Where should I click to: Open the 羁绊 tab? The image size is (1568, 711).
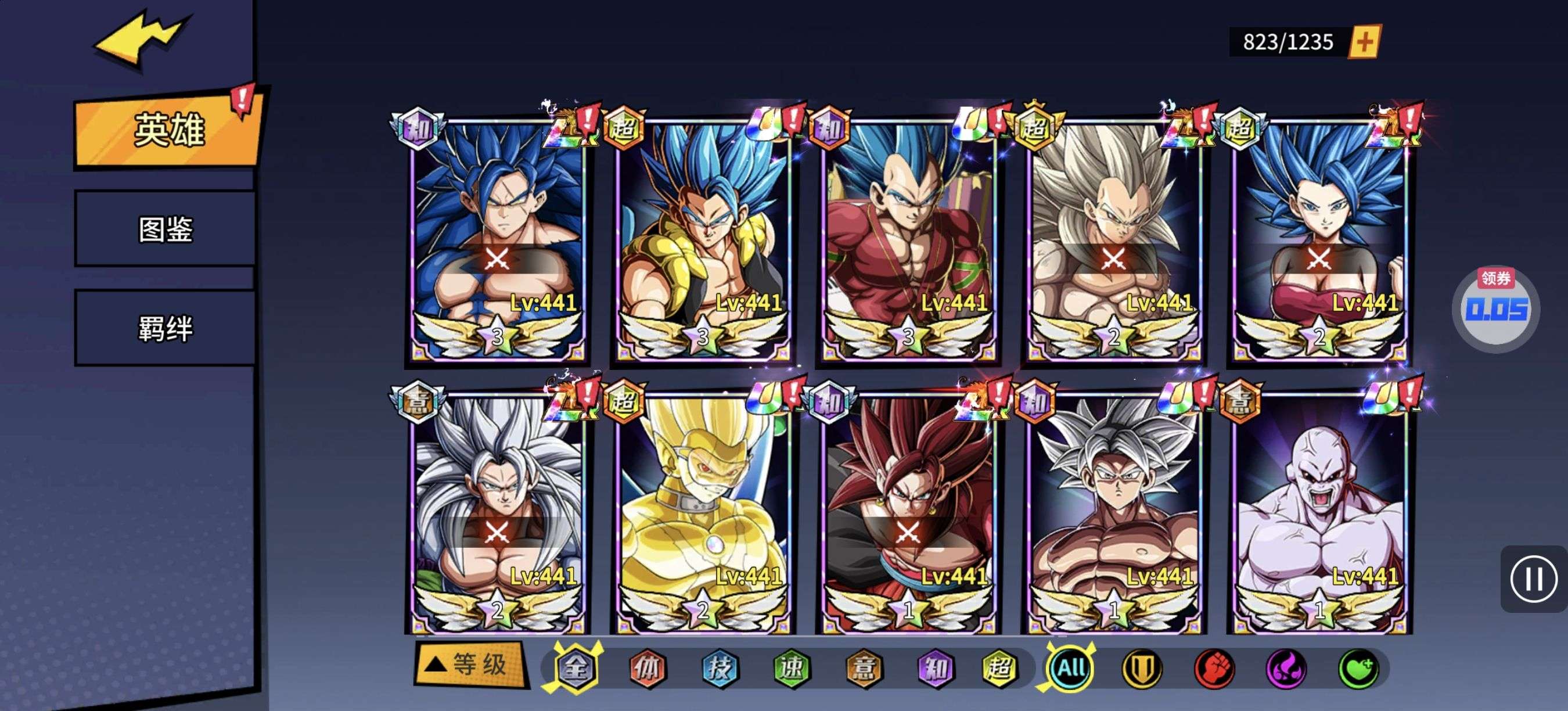click(165, 329)
